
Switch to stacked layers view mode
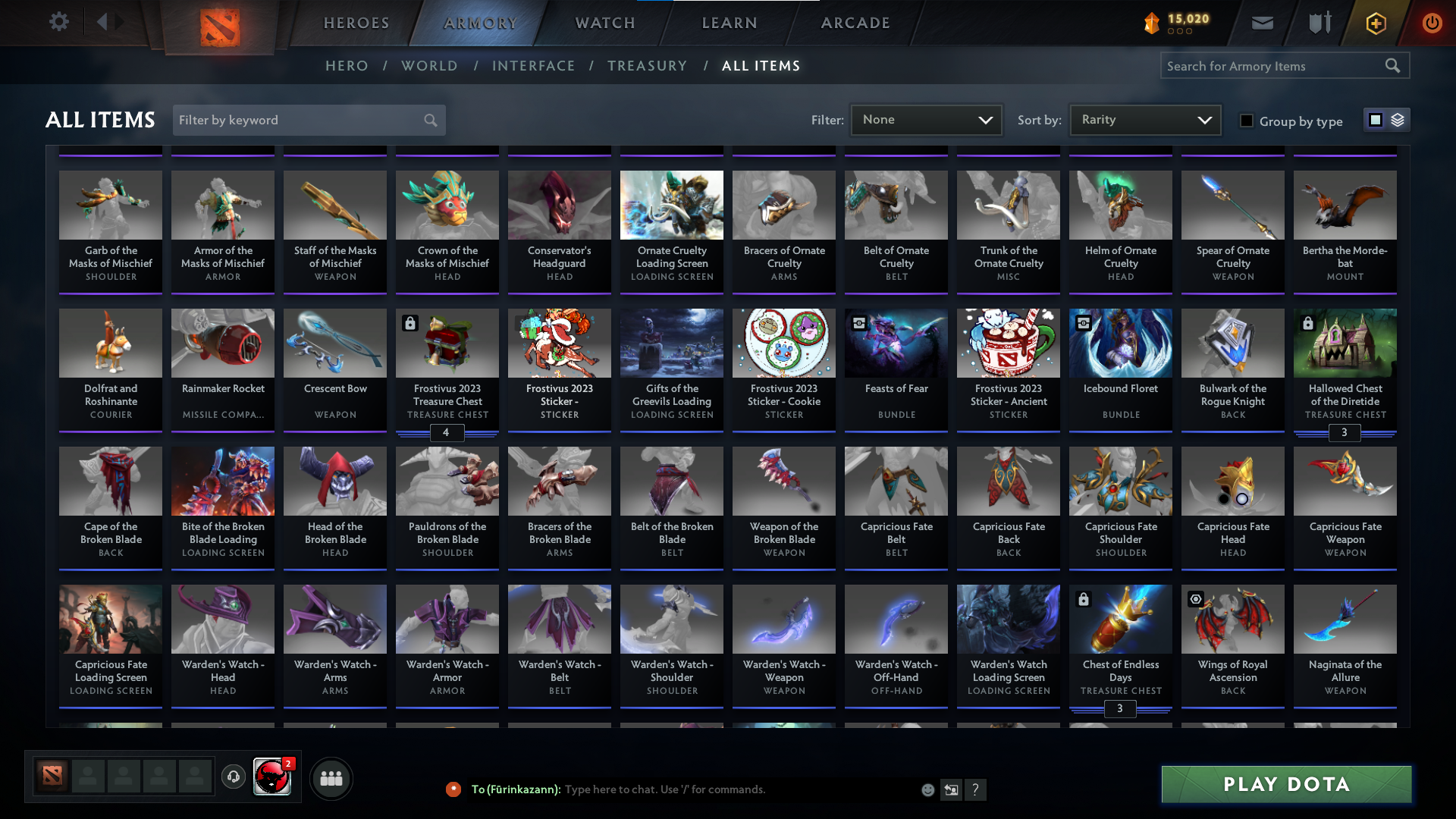[1398, 120]
